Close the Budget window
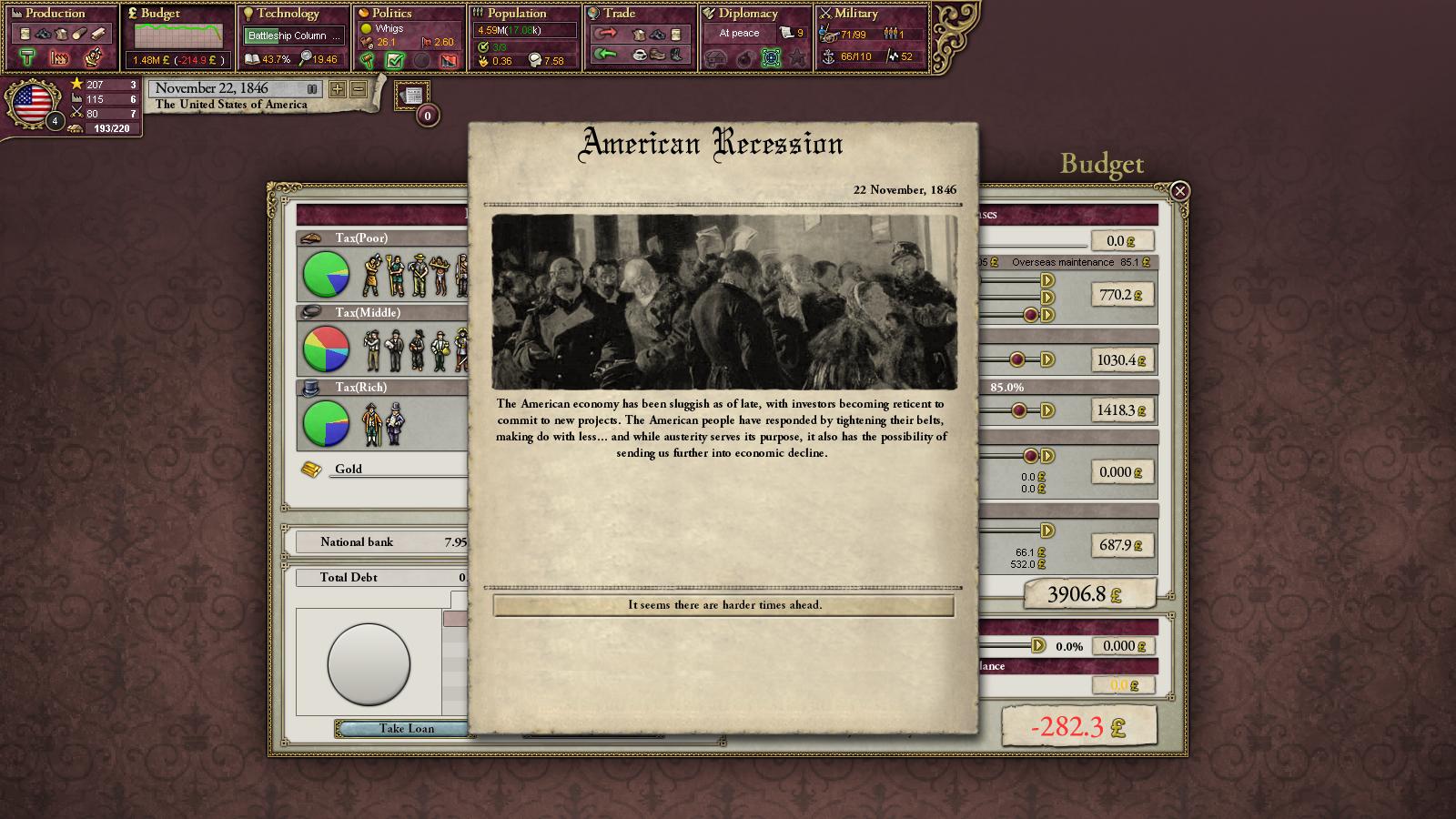The height and width of the screenshot is (819, 1456). [1179, 191]
